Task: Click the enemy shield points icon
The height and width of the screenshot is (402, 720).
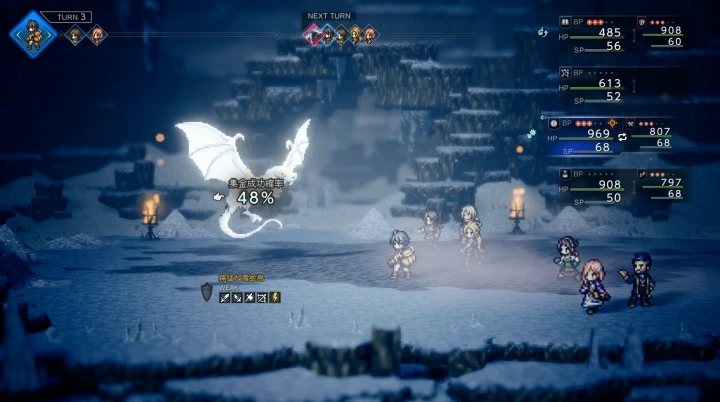Action: [x=207, y=291]
